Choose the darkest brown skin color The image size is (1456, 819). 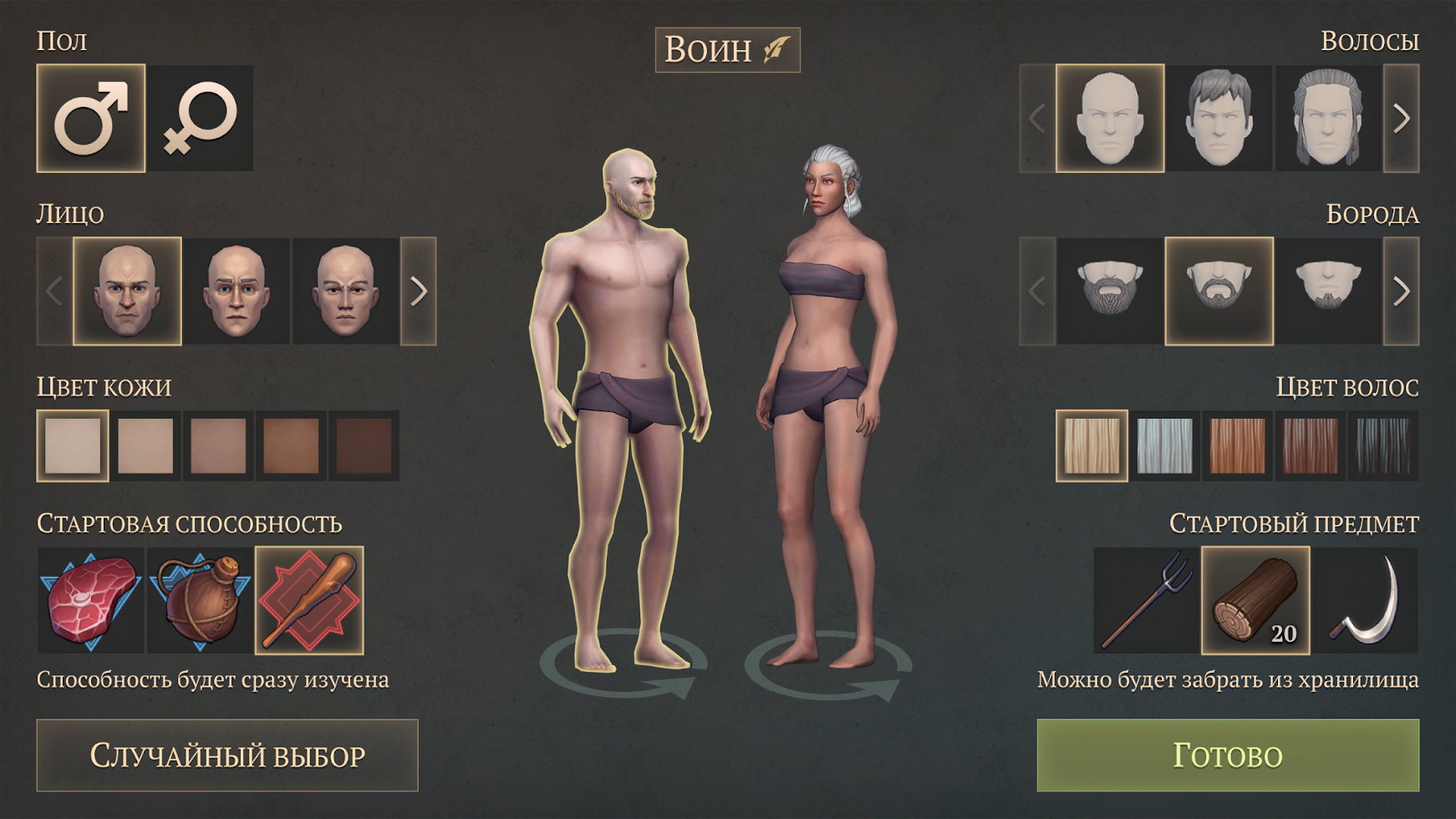(x=364, y=445)
